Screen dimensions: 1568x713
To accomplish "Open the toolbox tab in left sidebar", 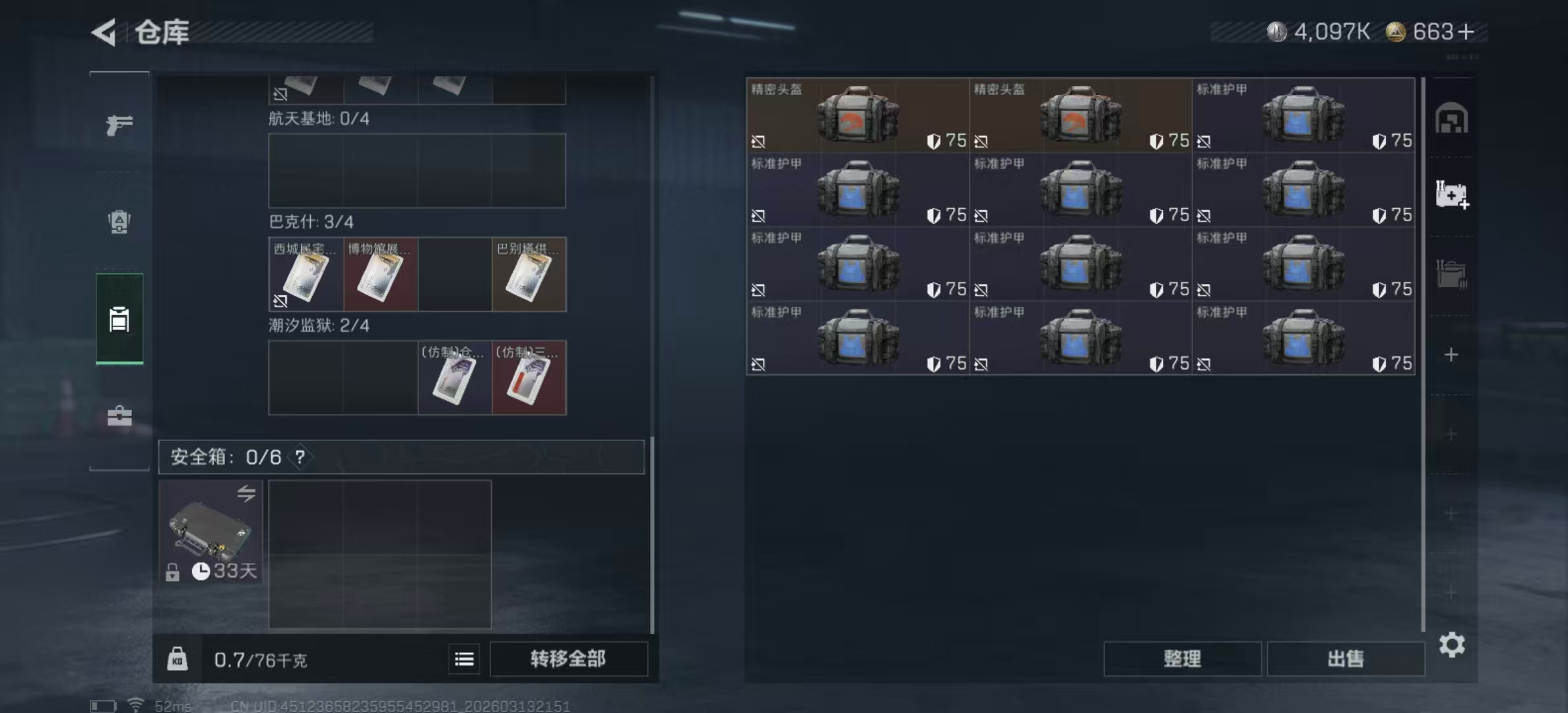I will coord(118,416).
